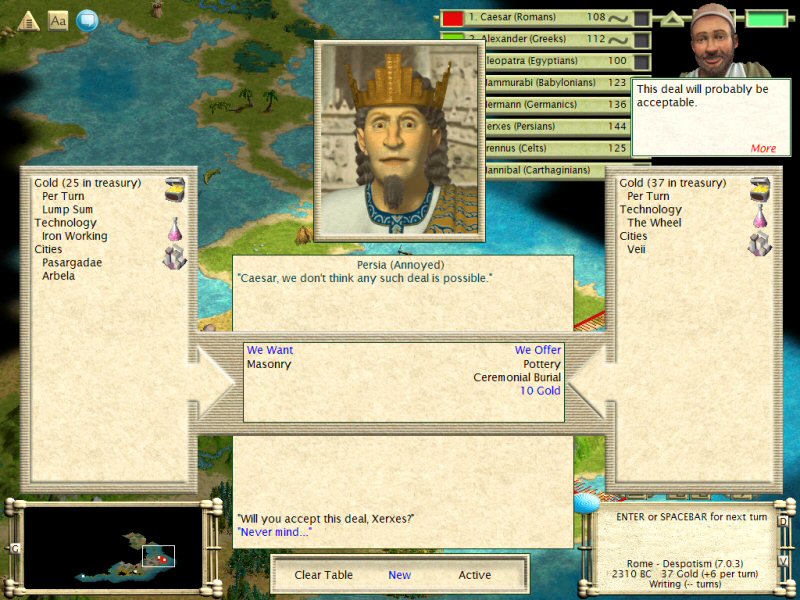
Task: Remove Masonry from We Want list
Action: (x=269, y=365)
